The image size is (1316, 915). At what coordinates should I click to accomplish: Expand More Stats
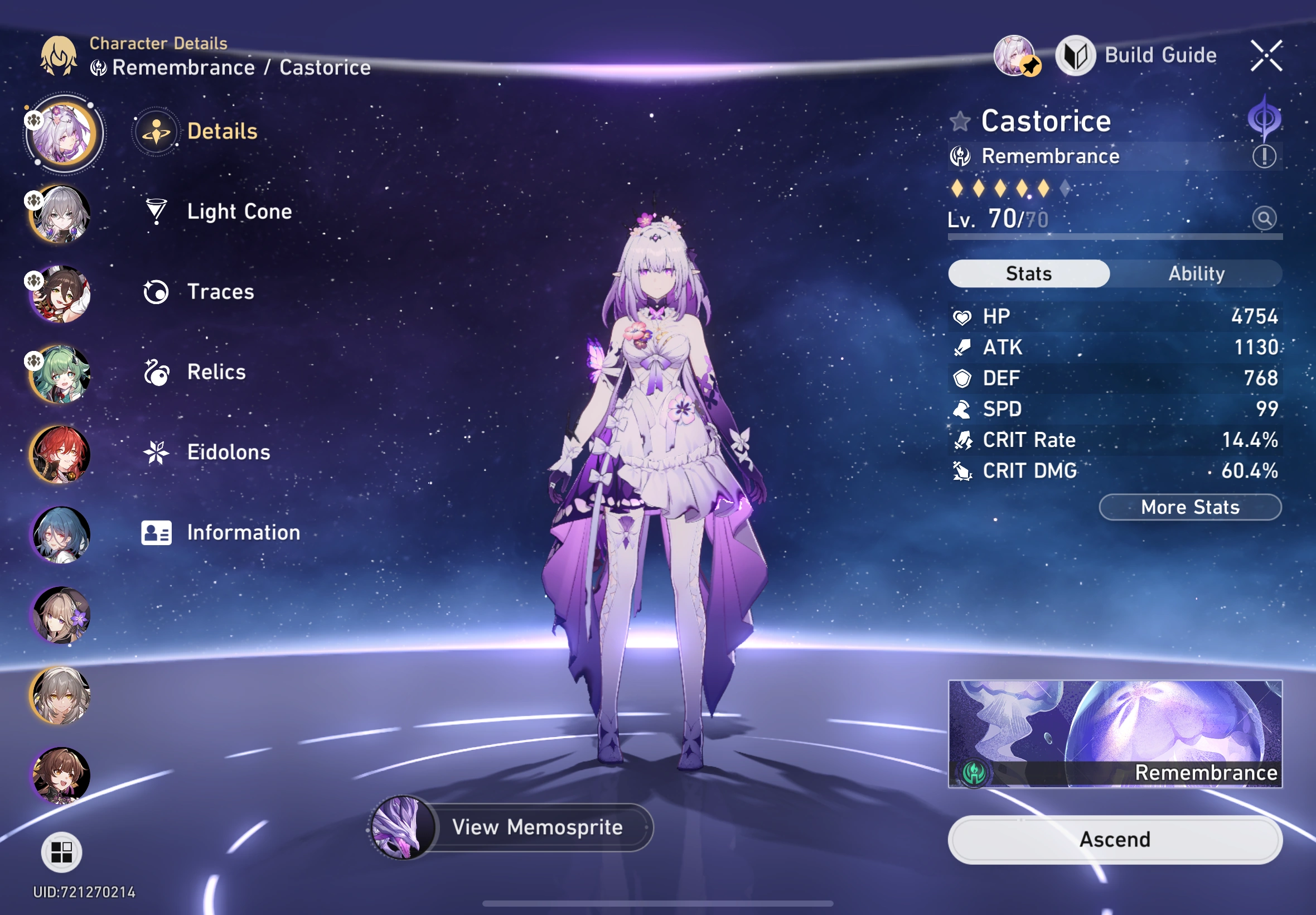[1190, 507]
